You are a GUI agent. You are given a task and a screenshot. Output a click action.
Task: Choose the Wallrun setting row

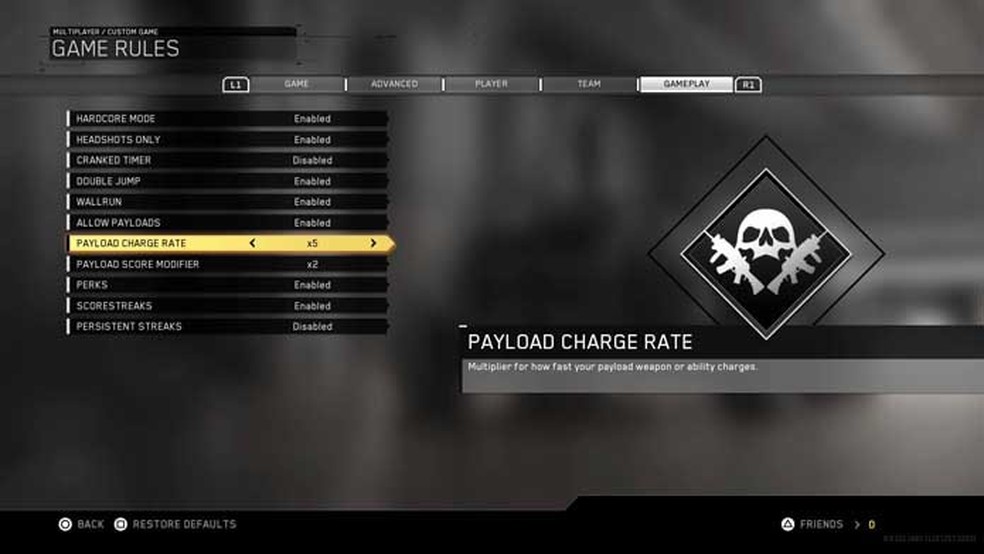coord(228,202)
